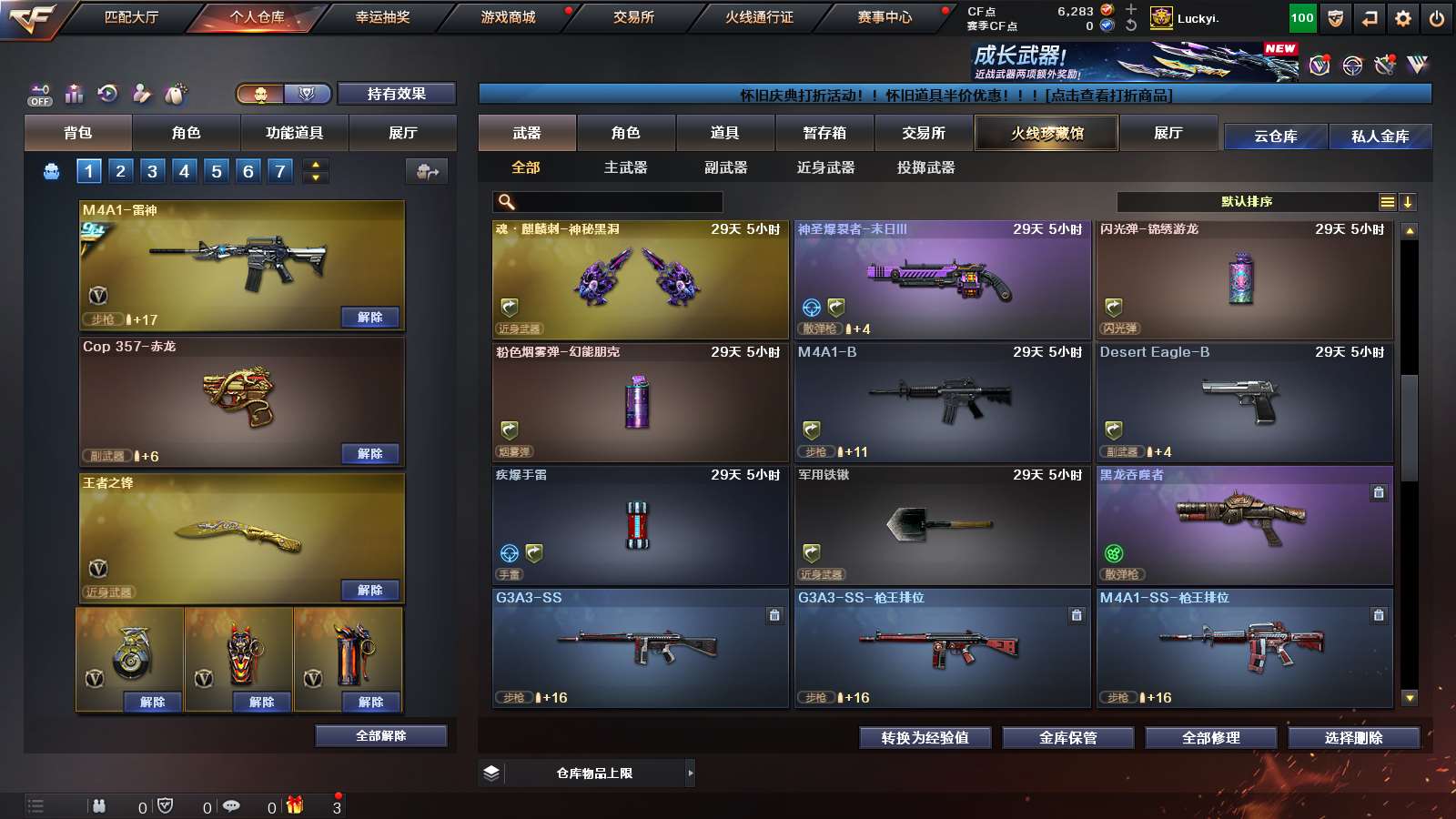Screen dimensions: 1456x819
Task: Remove the Cop 357-赤龙 pistol
Action: coord(369,454)
